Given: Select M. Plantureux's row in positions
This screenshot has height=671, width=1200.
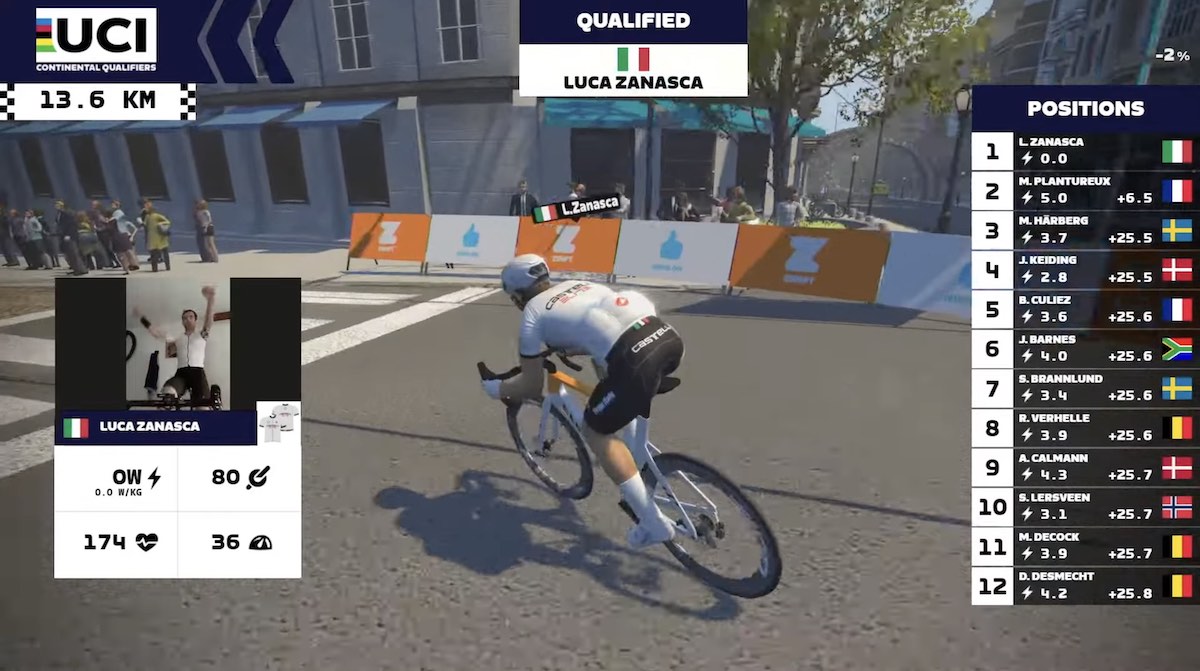Looking at the screenshot, I should coord(1084,191).
